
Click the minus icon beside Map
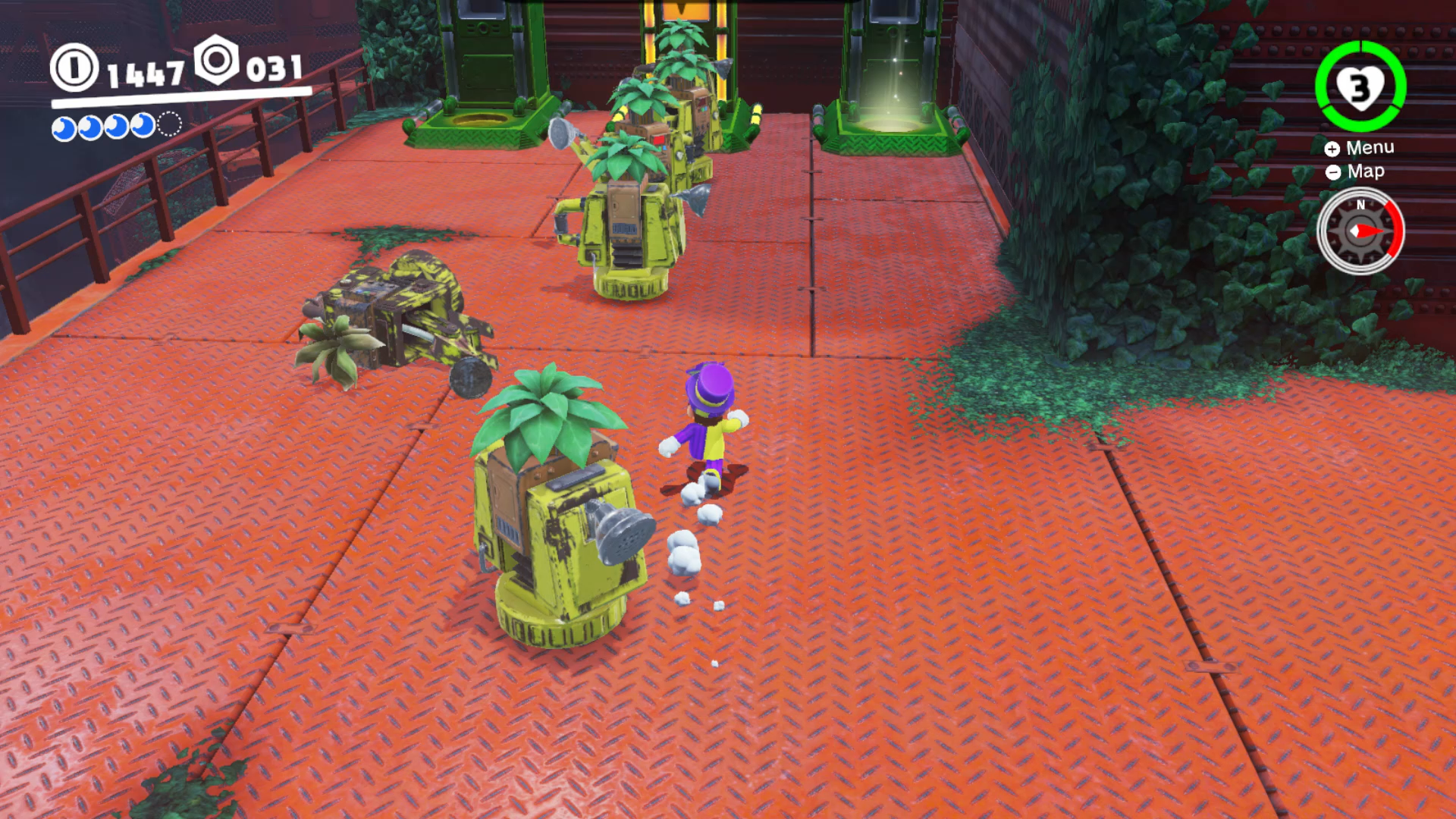[x=1332, y=172]
